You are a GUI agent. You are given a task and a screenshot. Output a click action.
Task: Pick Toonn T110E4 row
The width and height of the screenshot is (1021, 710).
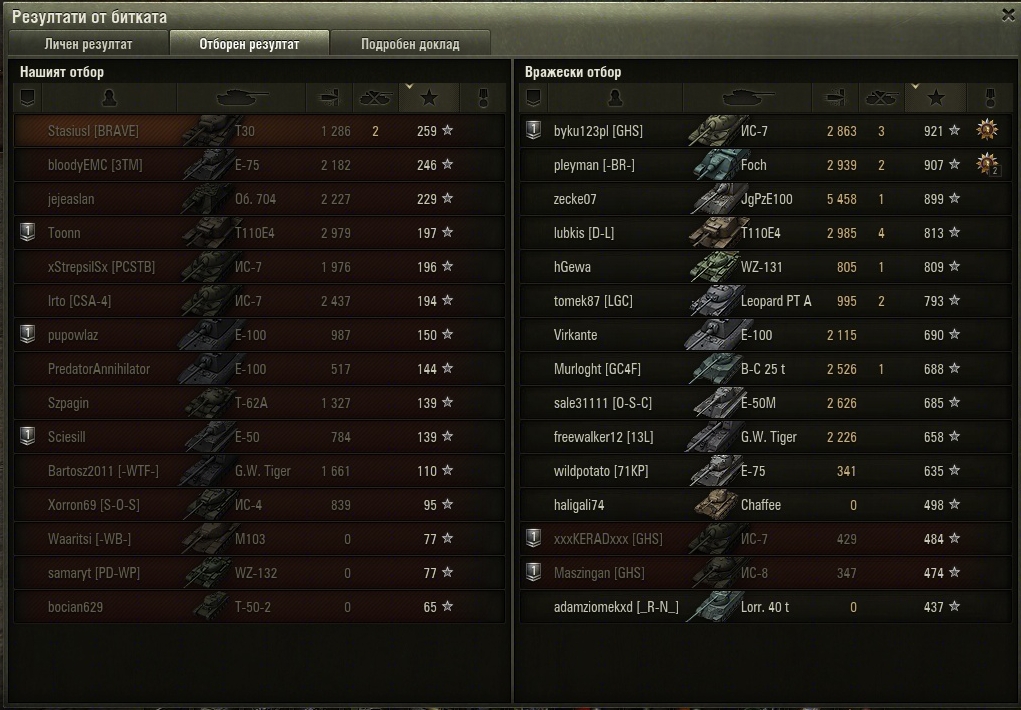(x=260, y=233)
